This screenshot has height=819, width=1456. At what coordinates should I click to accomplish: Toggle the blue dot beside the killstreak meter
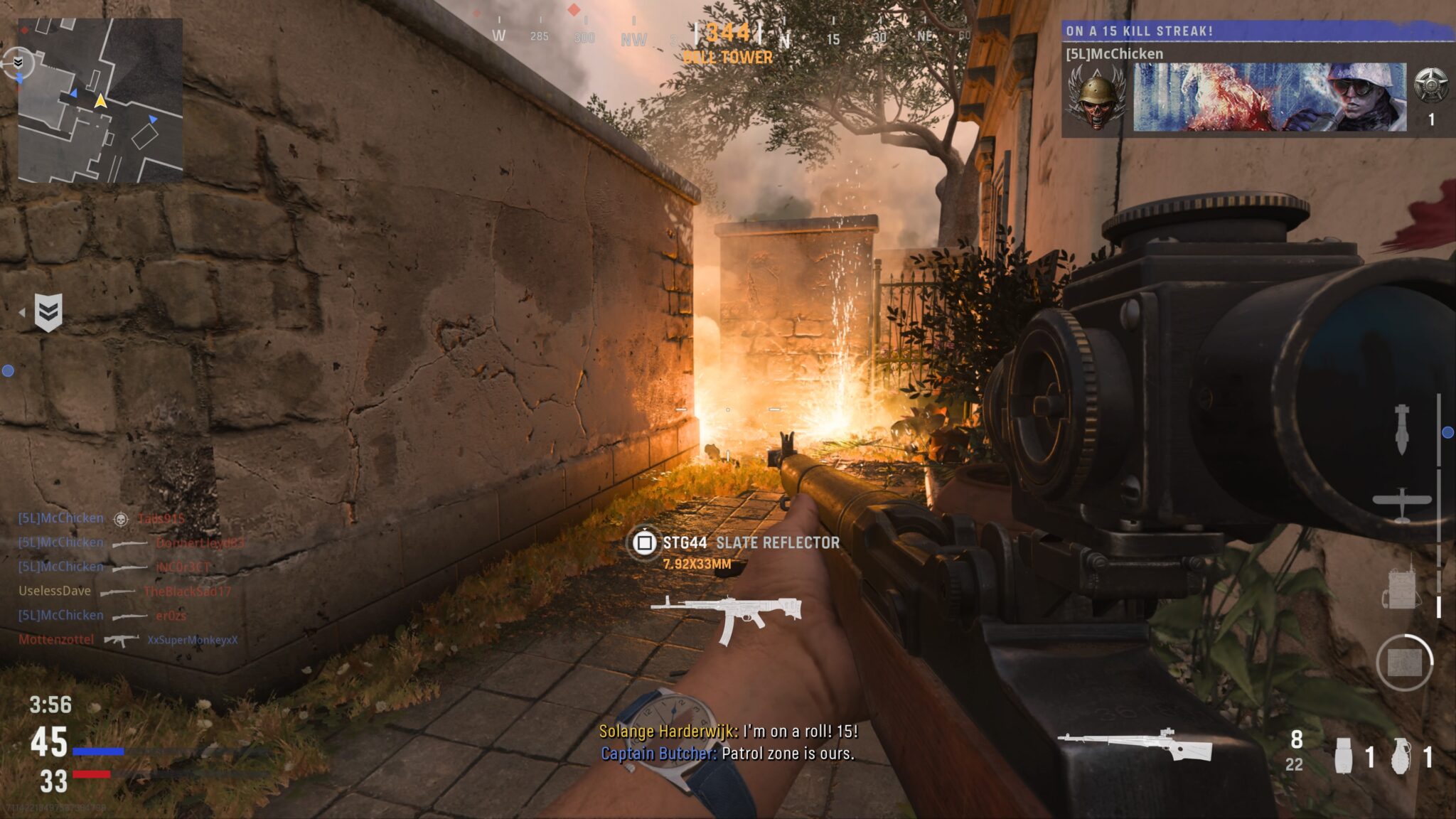point(1447,432)
